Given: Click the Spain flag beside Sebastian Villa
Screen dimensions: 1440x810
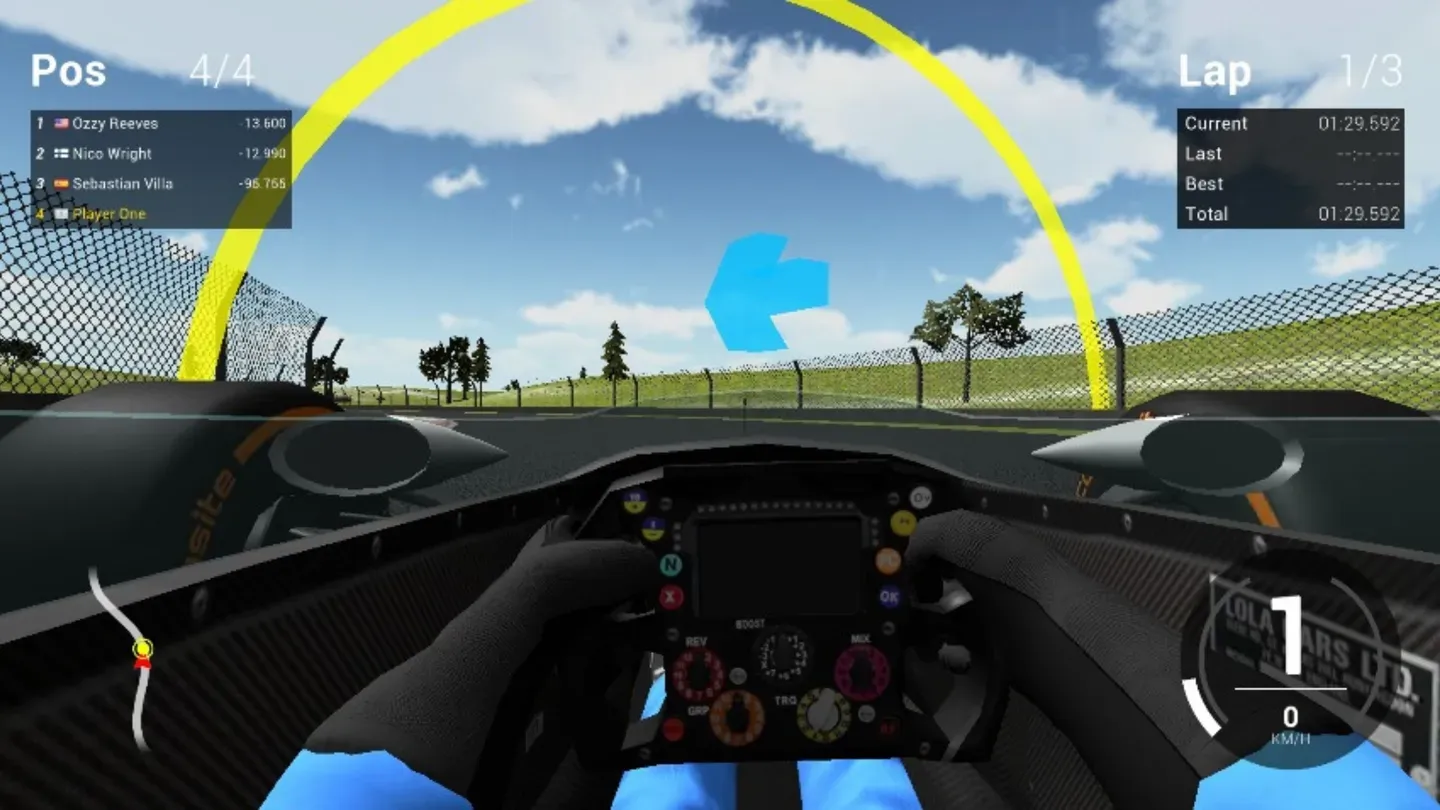Looking at the screenshot, I should click(x=63, y=184).
